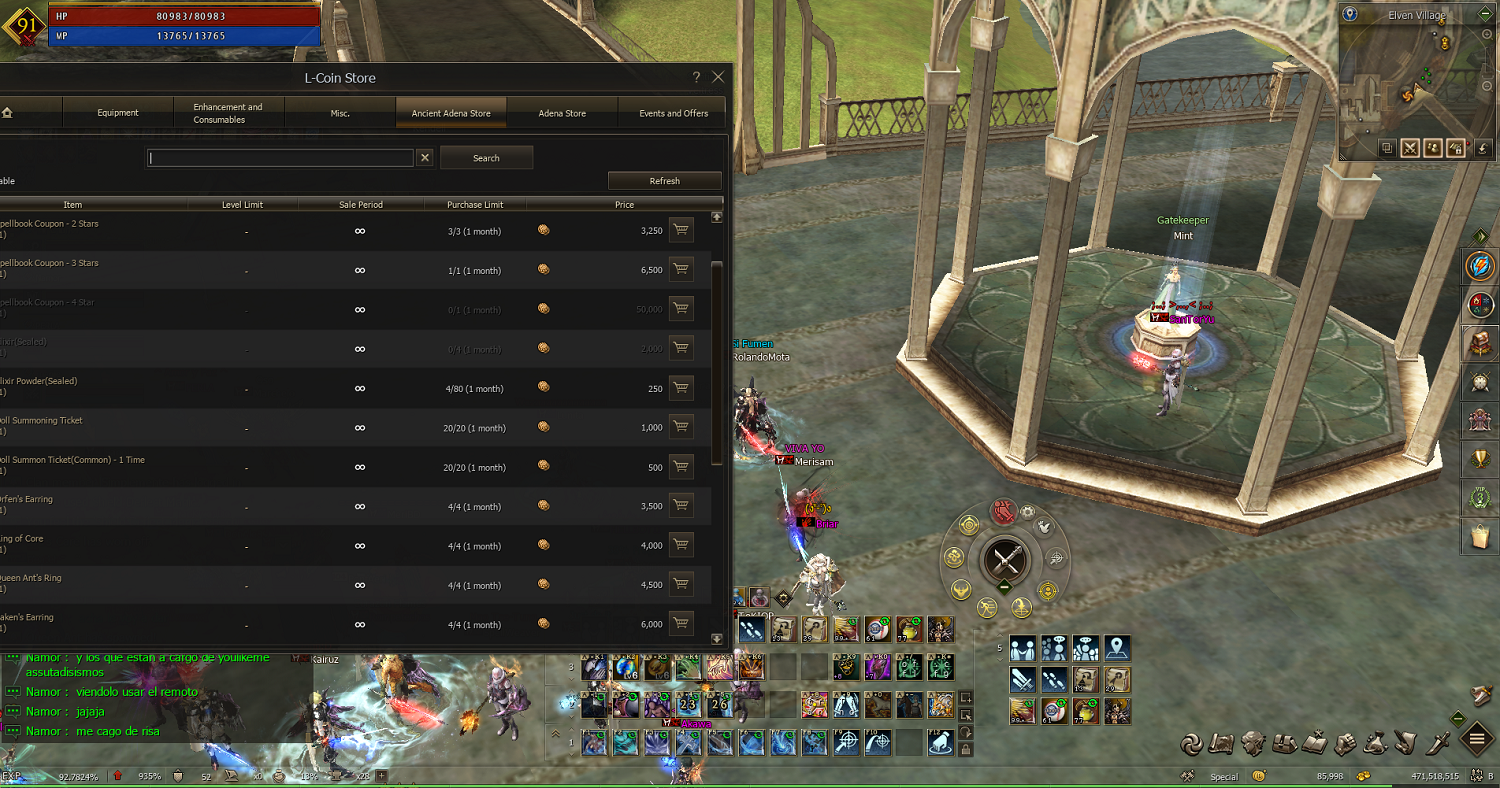Image resolution: width=1500 pixels, height=788 pixels.
Task: Open the main menu hamburger button
Action: click(1477, 741)
